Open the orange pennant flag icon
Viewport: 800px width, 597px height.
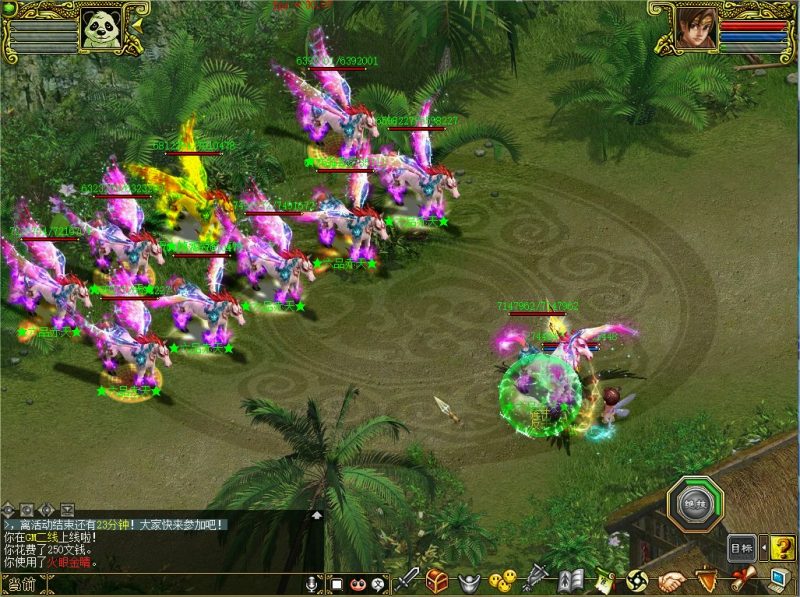705,580
